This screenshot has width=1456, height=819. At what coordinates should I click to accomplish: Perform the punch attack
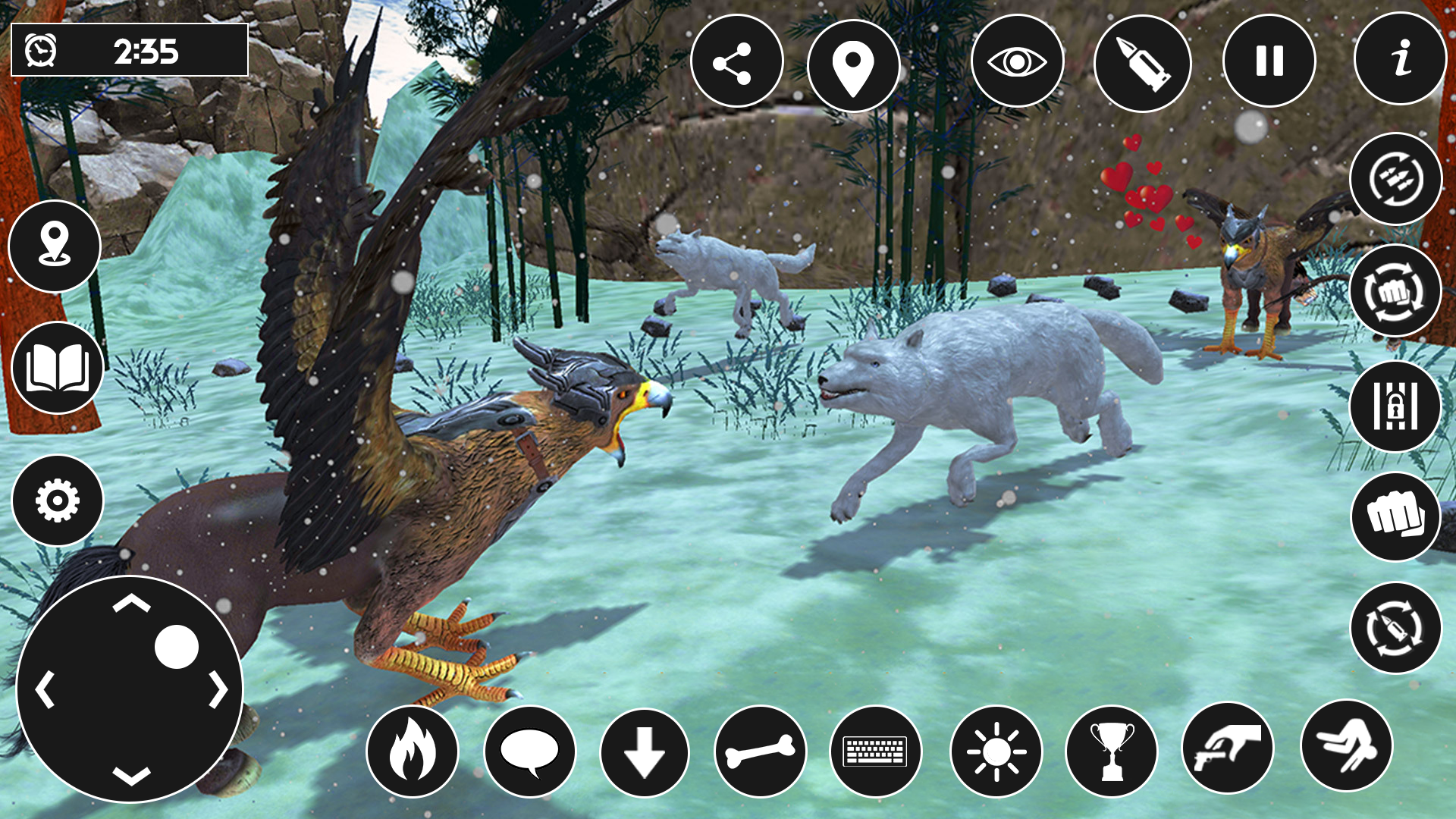coord(1395,516)
